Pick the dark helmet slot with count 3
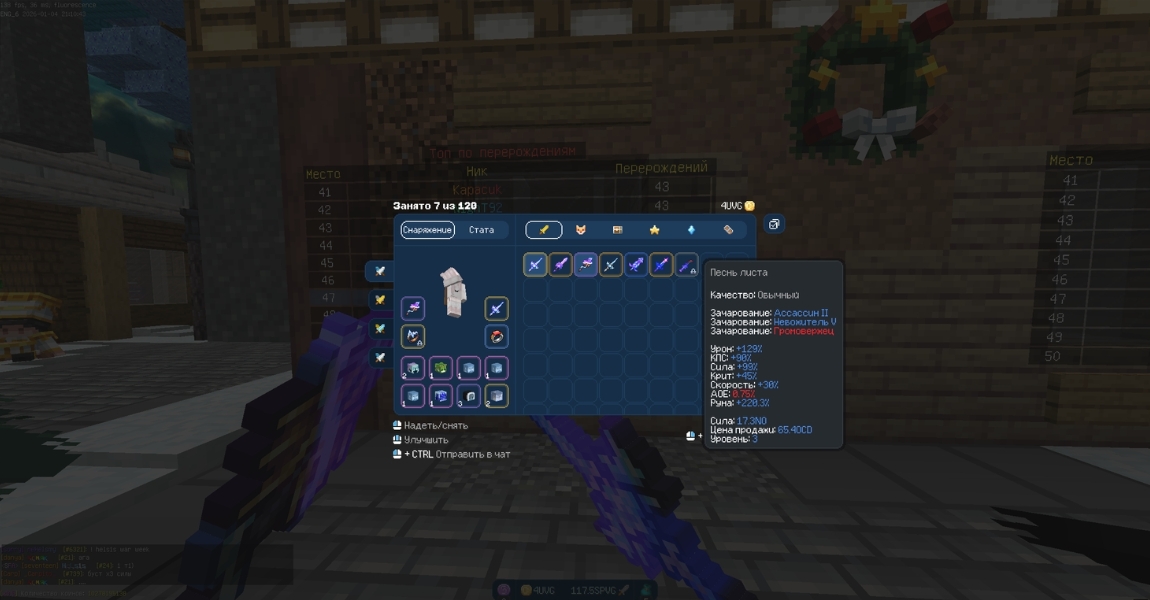 tap(469, 396)
